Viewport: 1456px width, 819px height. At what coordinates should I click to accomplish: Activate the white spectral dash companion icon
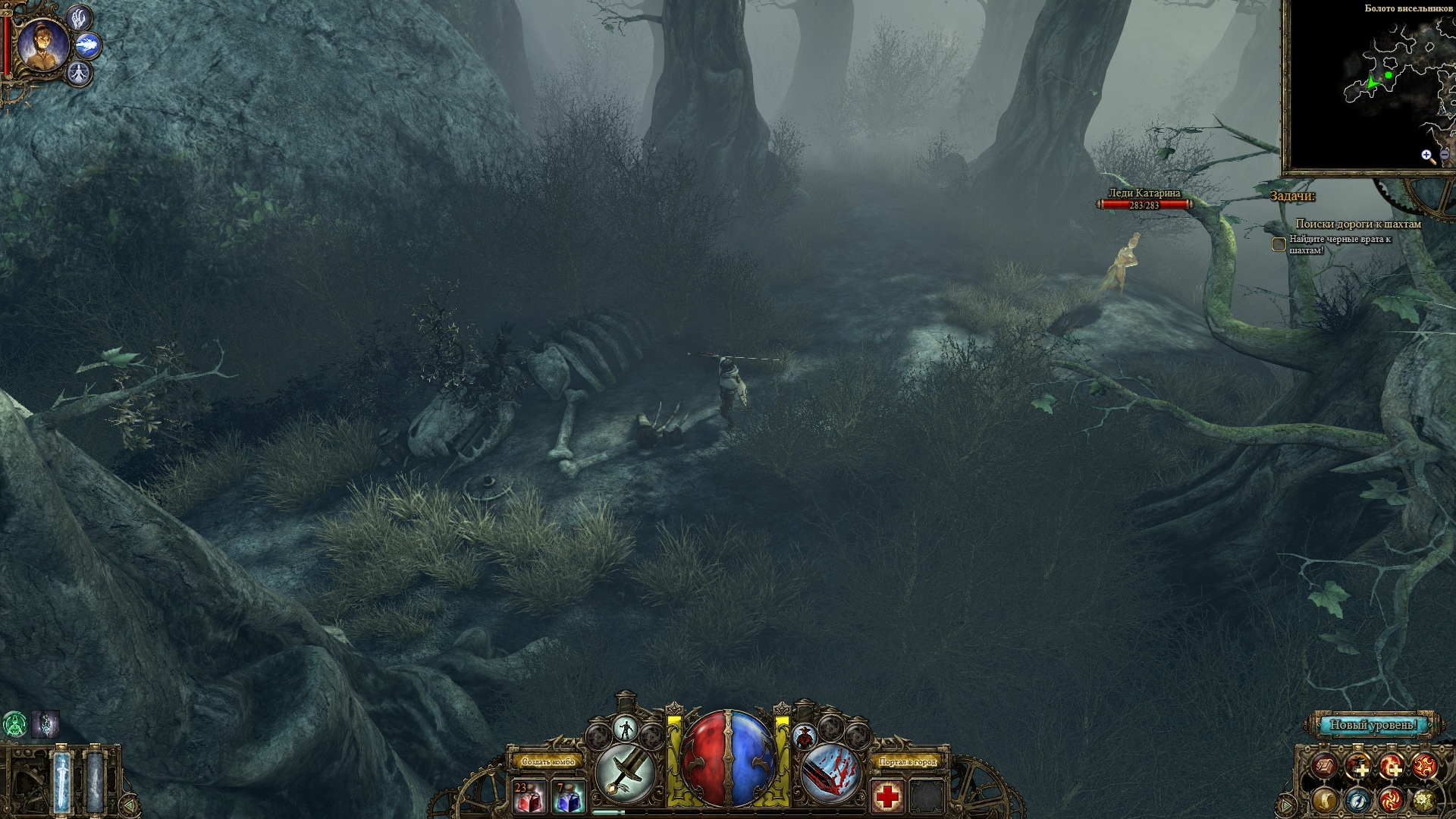89,46
